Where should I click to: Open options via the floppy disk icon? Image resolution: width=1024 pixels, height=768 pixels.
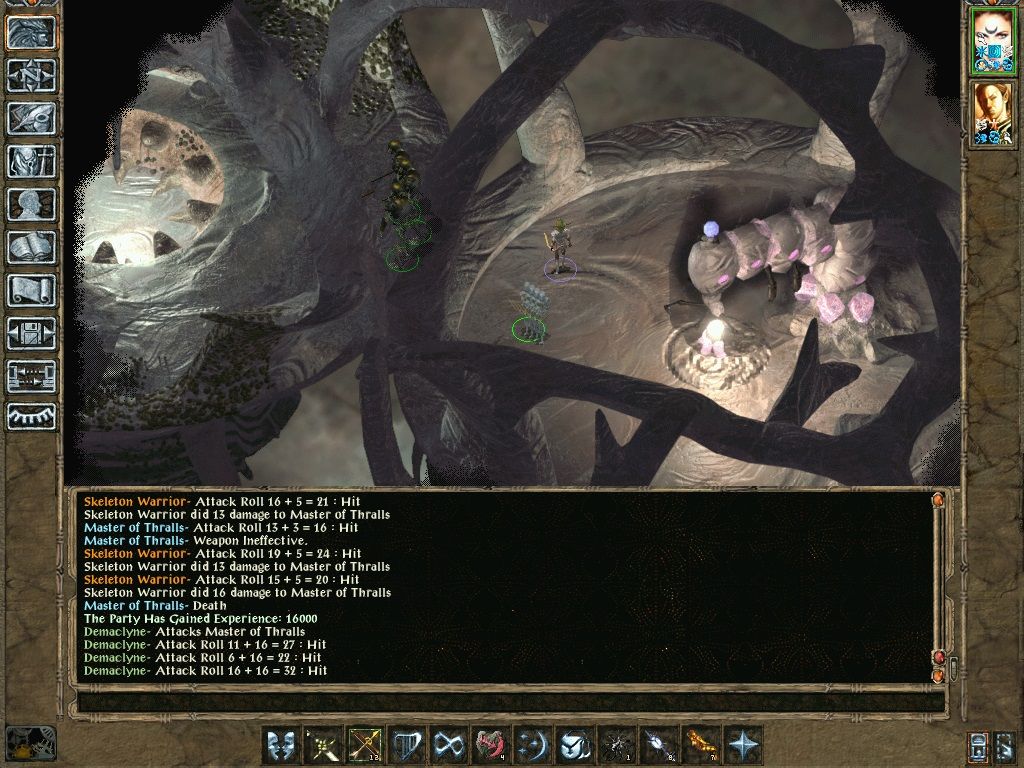pyautogui.click(x=31, y=333)
